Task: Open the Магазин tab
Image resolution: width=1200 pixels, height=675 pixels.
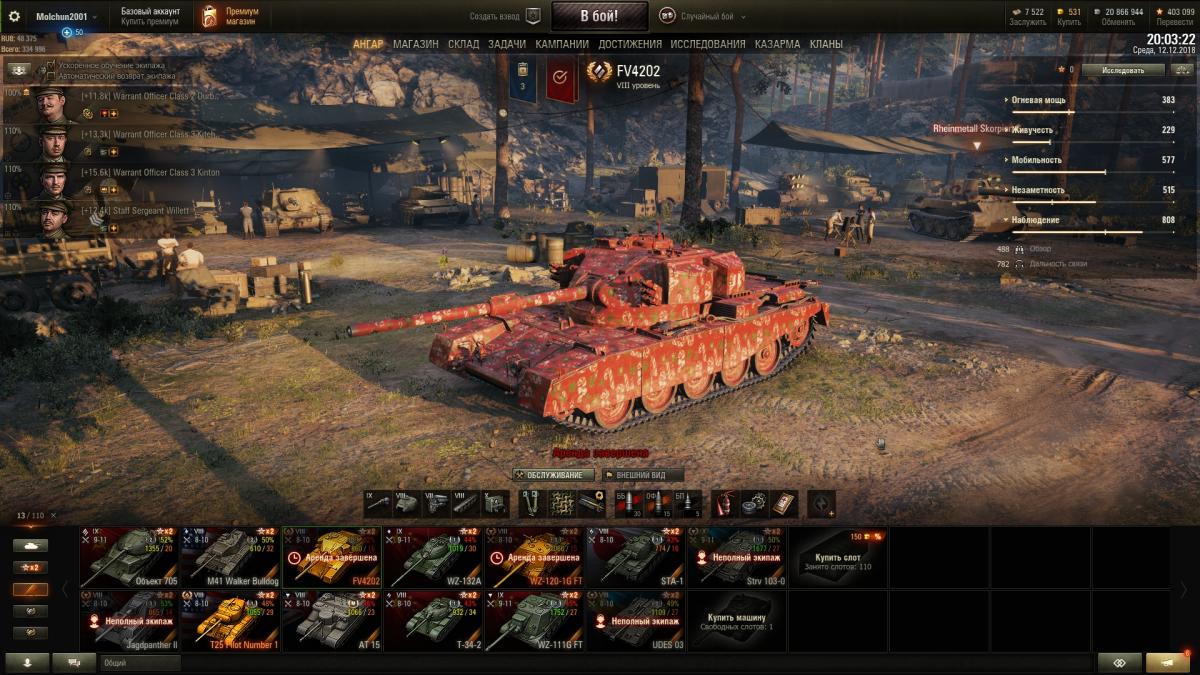Action: 415,44
